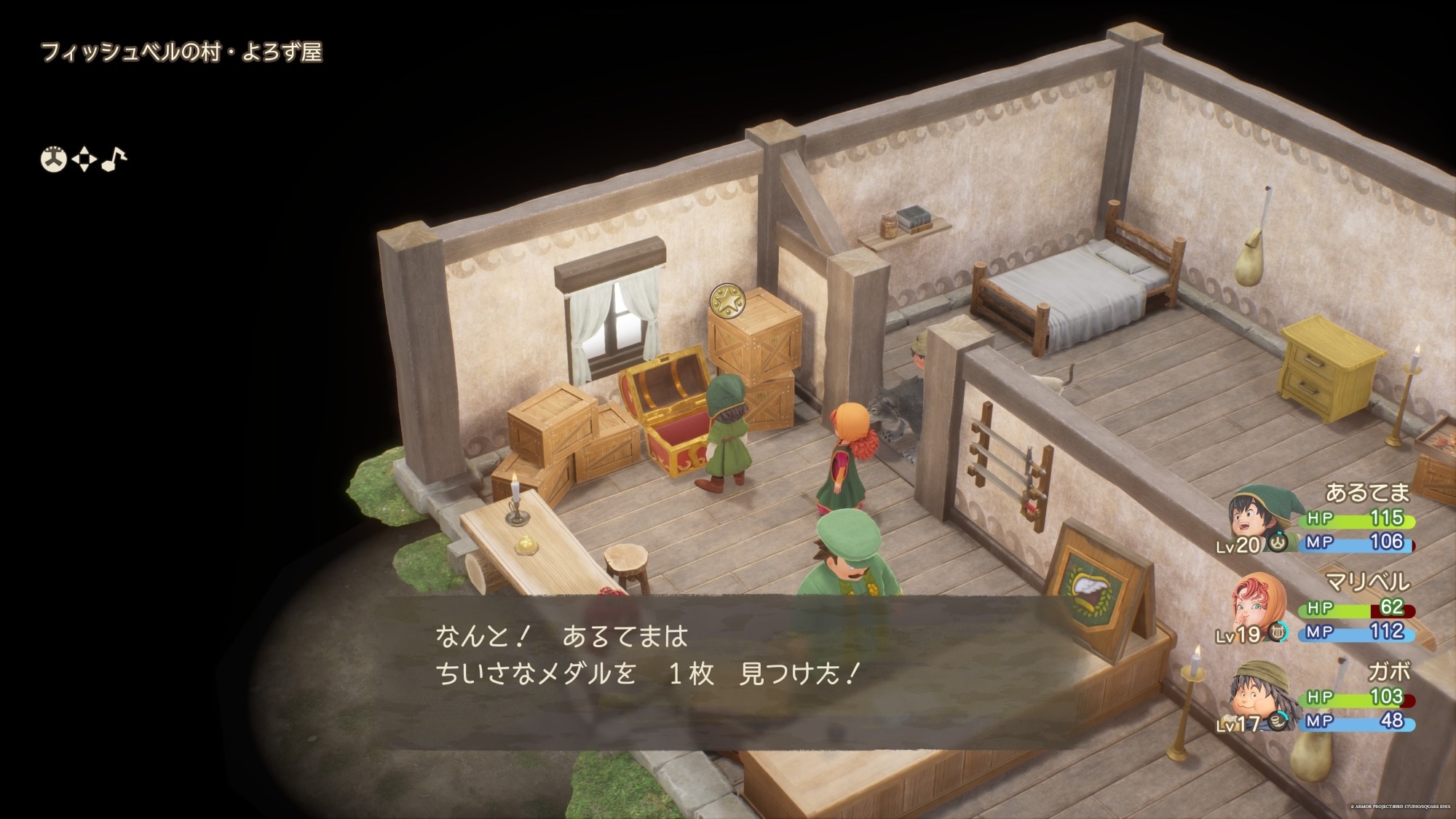Click マリベル's harp vocation badge
Viewport: 1456px width, 819px height.
tap(1278, 632)
